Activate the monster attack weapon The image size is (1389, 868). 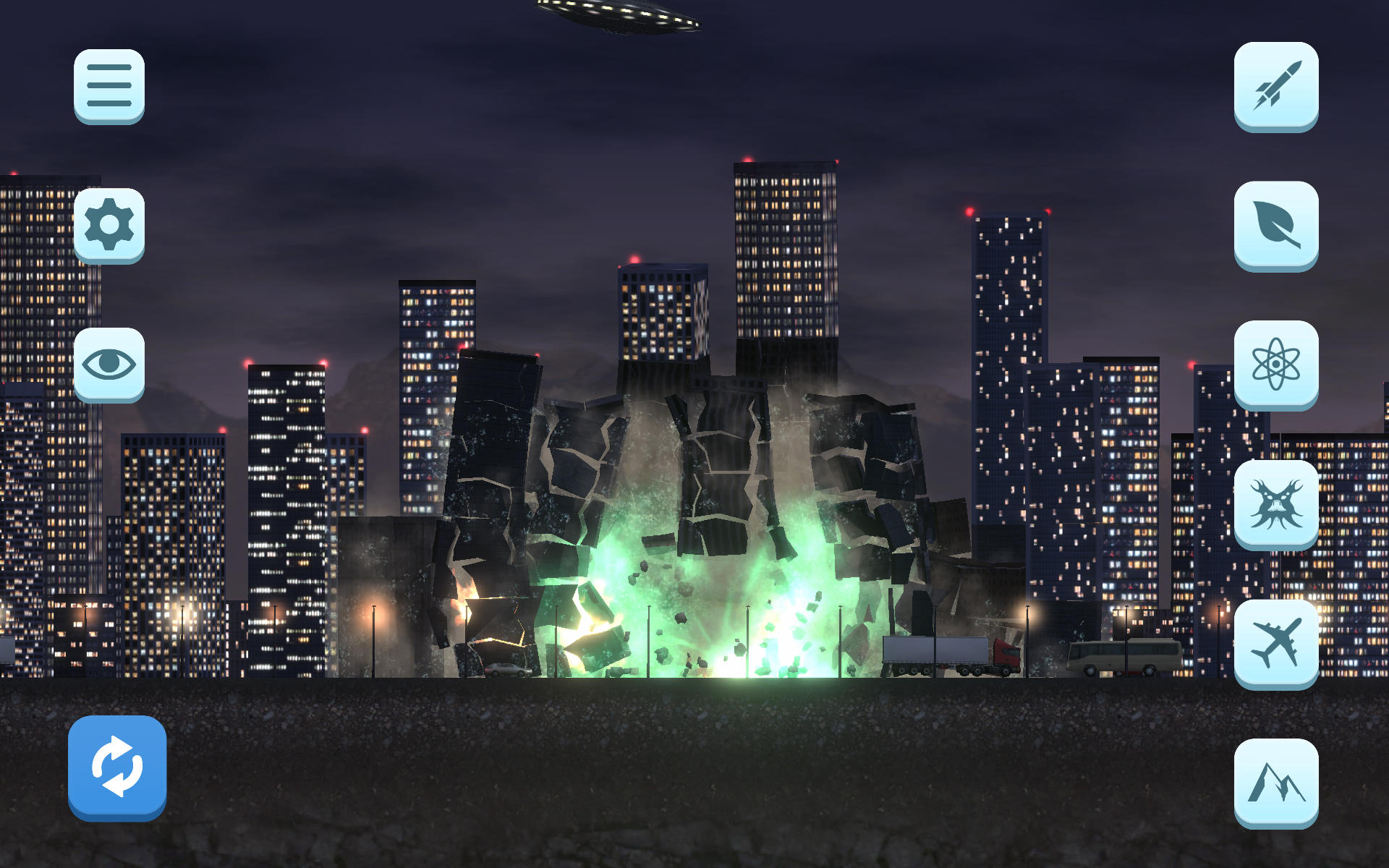1275,505
